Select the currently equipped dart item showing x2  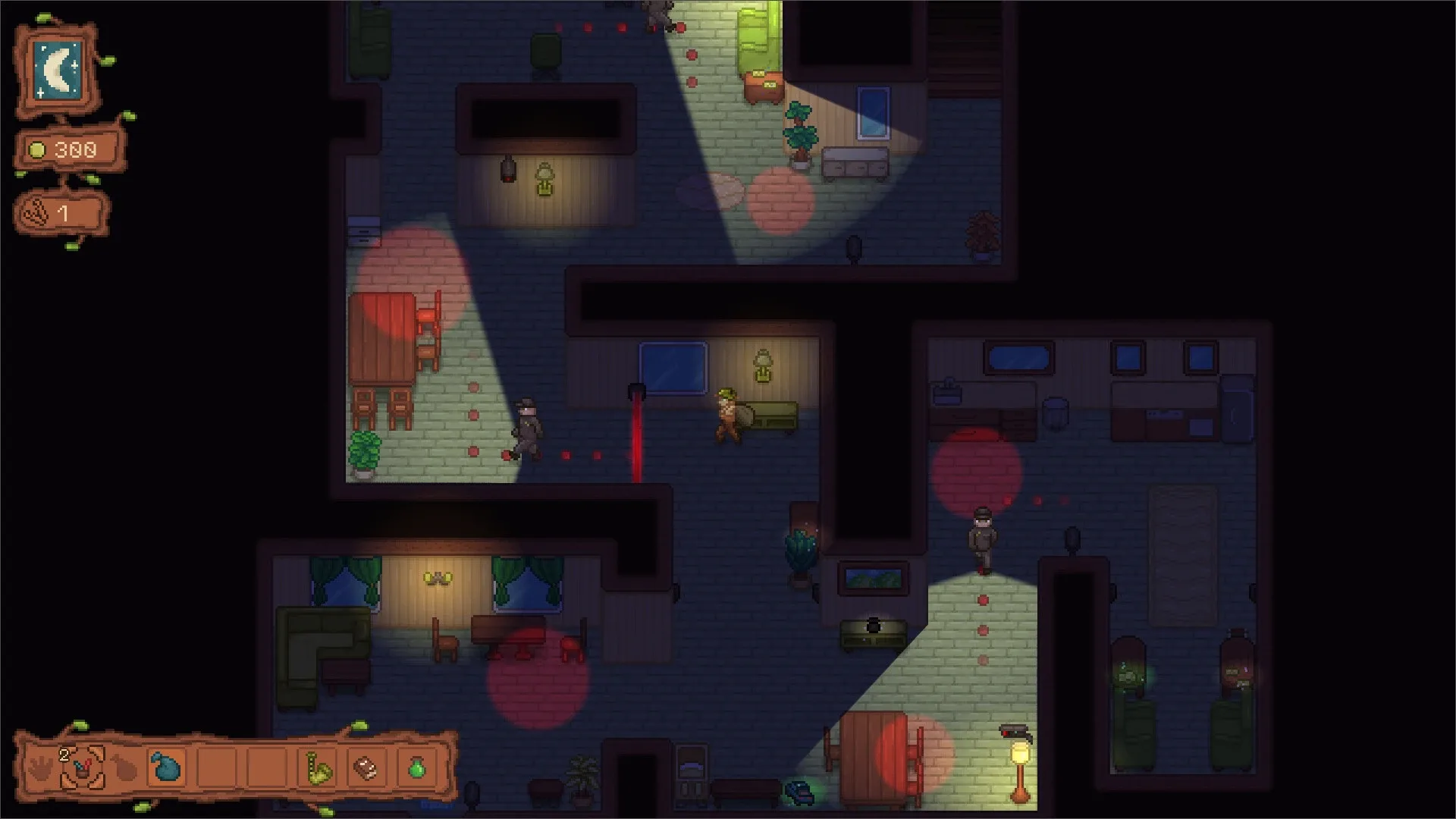[81, 767]
